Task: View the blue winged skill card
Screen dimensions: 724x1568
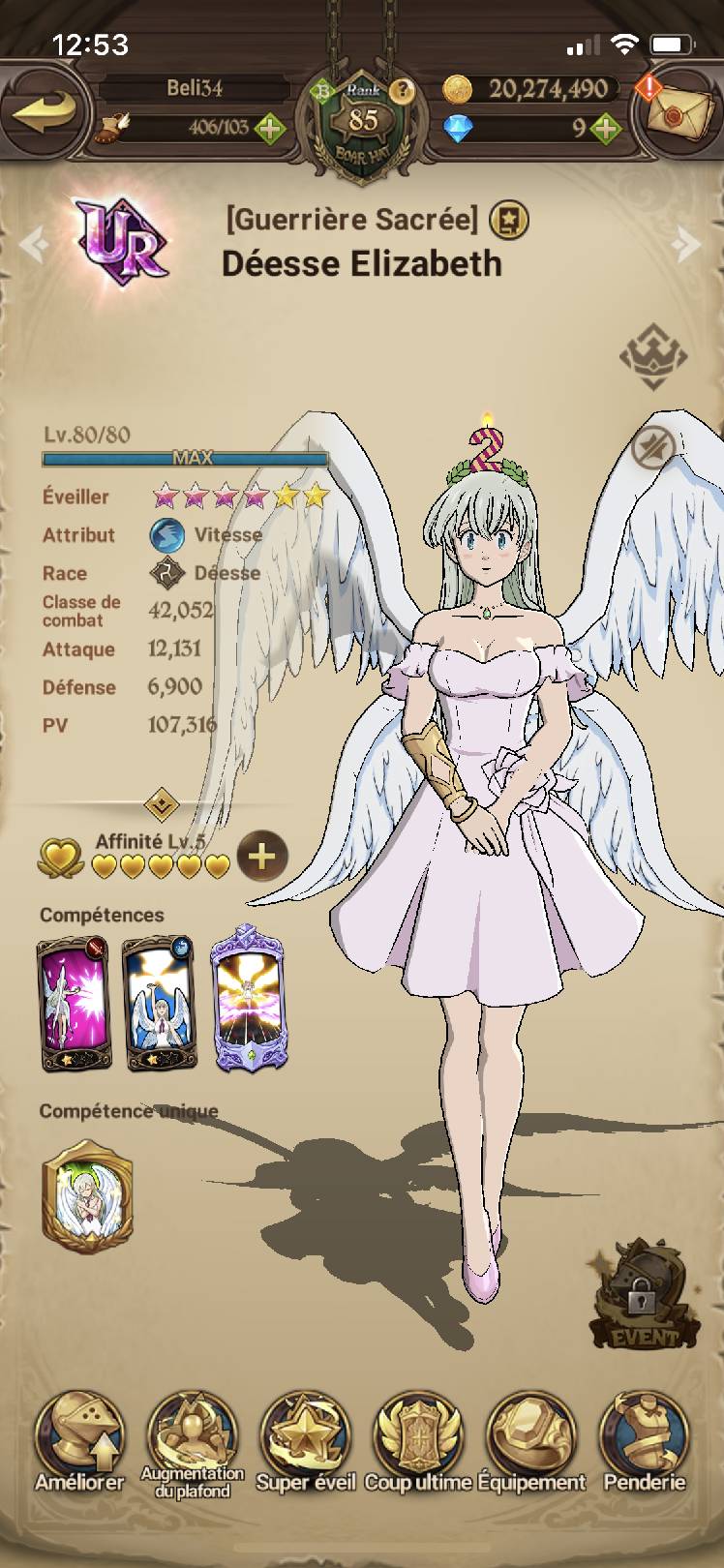Action: (159, 1003)
